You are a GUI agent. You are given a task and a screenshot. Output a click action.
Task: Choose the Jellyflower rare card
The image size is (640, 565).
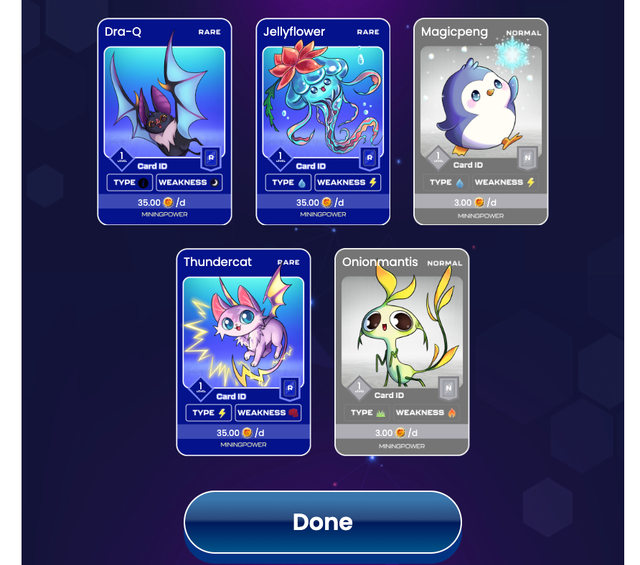(x=322, y=121)
